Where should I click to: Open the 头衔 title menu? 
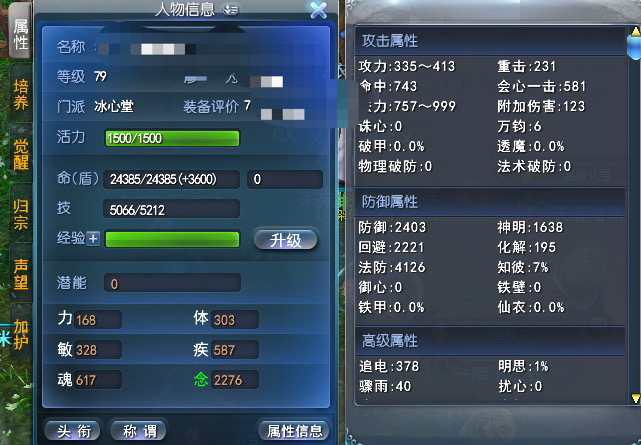pos(73,431)
